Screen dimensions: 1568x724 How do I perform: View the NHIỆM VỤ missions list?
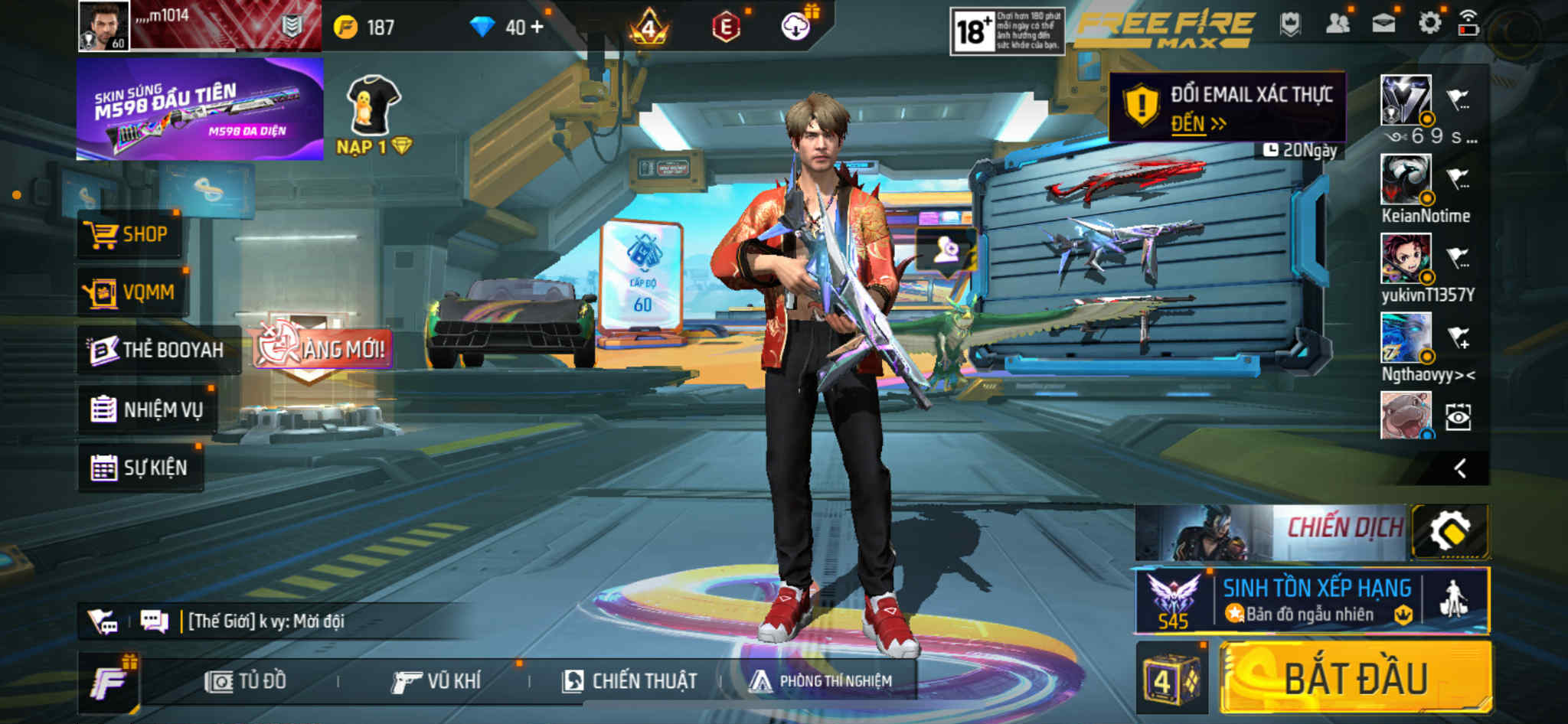pos(147,409)
